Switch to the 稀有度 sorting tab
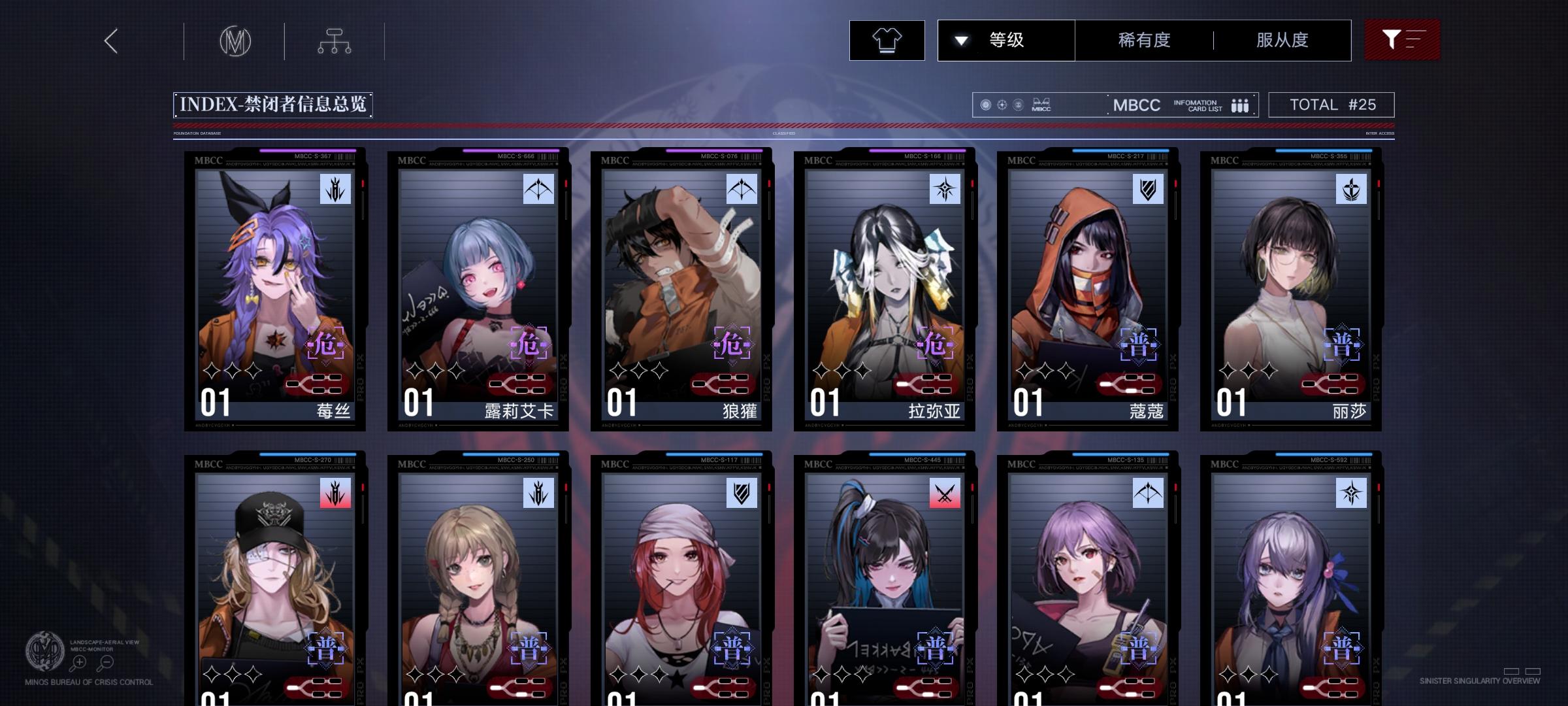 pyautogui.click(x=1142, y=40)
